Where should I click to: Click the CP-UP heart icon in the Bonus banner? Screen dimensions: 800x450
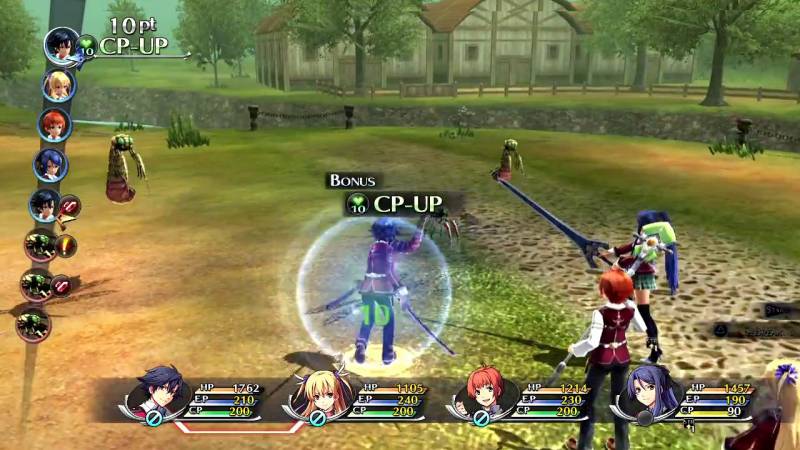(357, 204)
